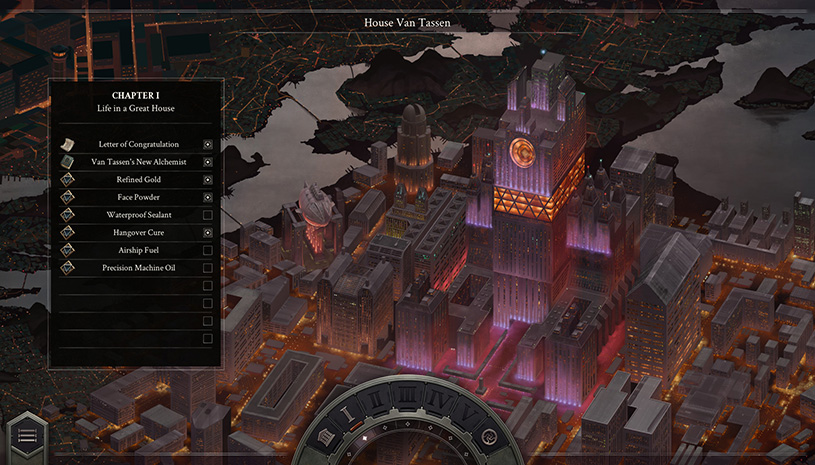Open the Airship Fuel puzzle

pyautogui.click(x=138, y=250)
